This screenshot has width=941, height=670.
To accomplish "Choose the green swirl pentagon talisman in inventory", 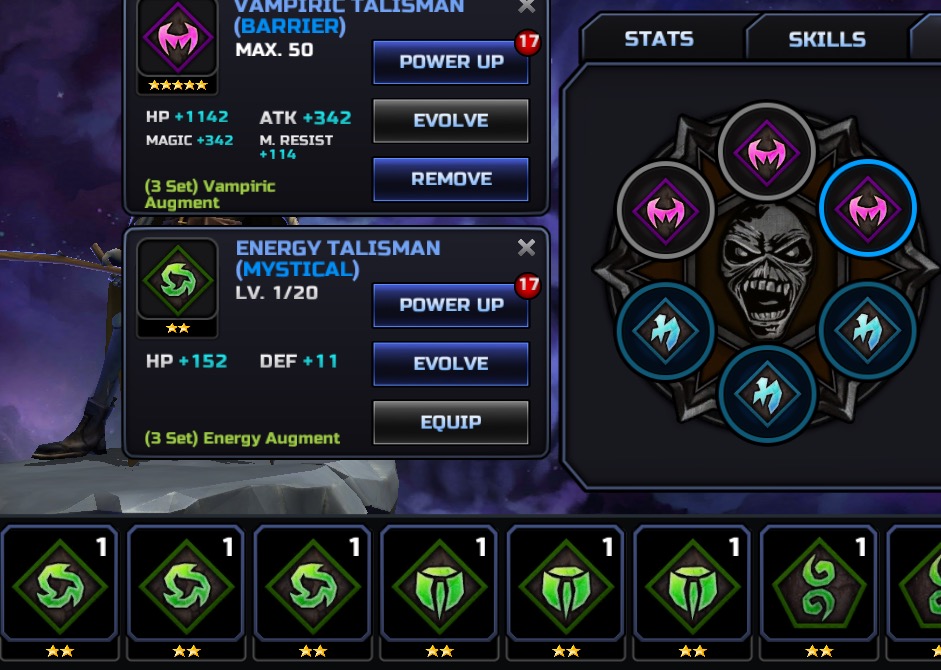I will coord(818,587).
